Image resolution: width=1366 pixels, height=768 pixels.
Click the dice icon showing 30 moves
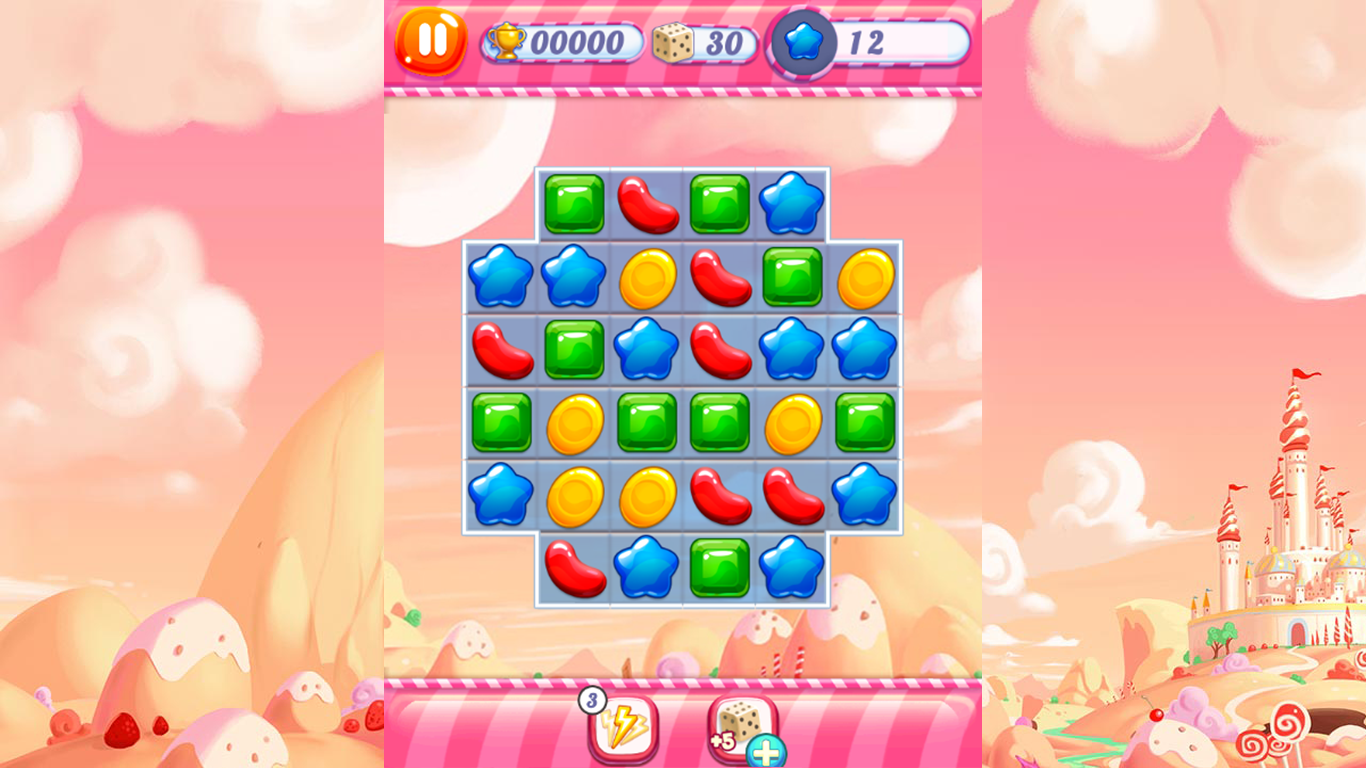coord(673,41)
